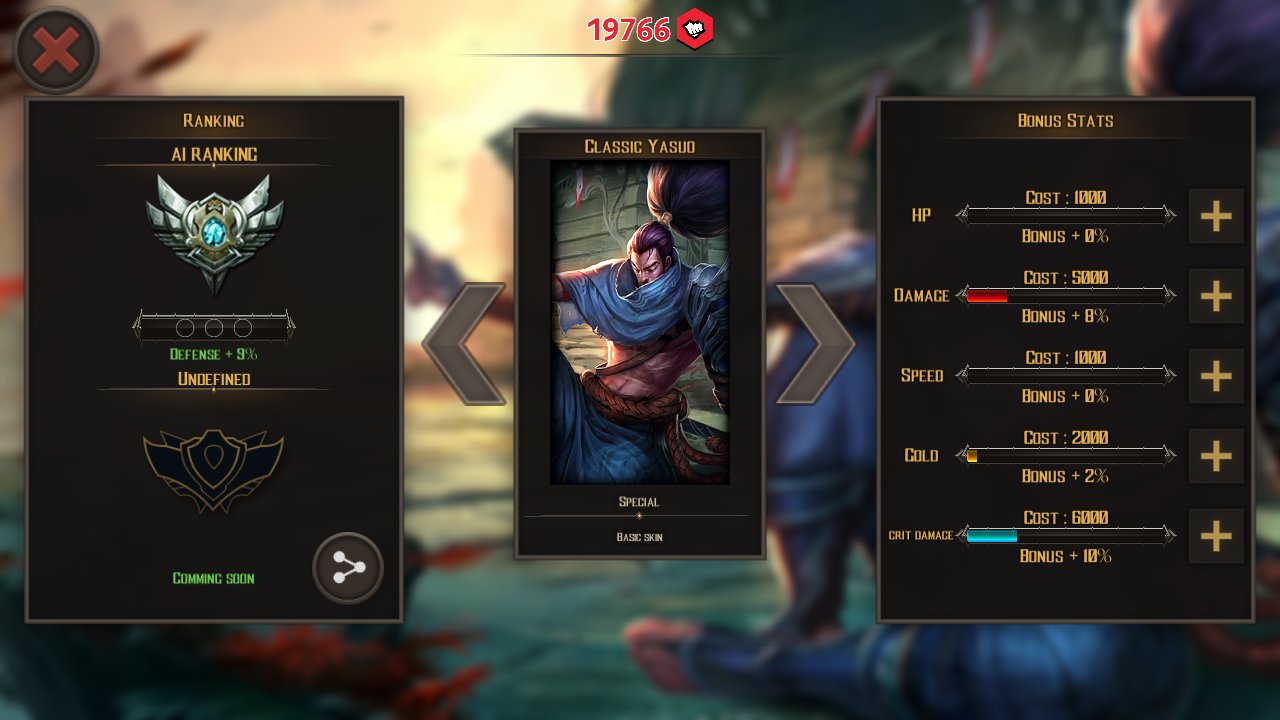The image size is (1280, 720).
Task: Upgrade the Gold bonus stat
Action: coord(1215,456)
